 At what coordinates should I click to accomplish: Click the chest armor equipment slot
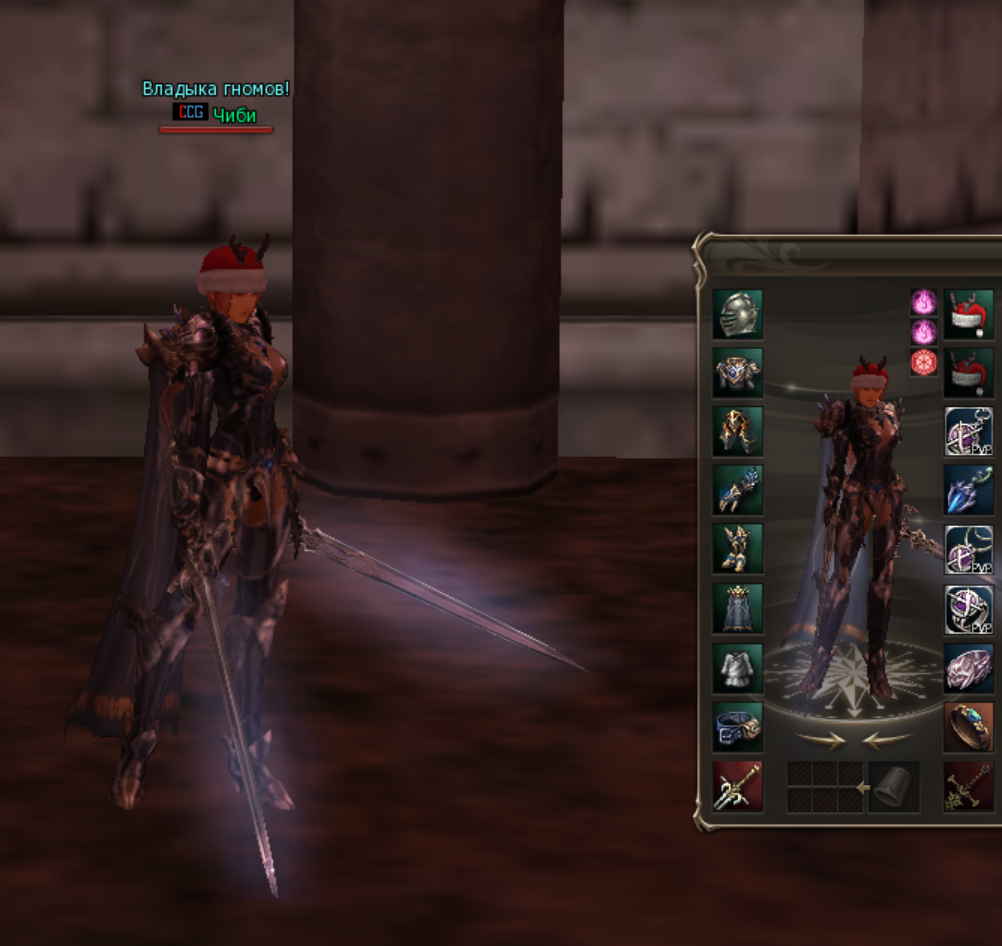[738, 373]
